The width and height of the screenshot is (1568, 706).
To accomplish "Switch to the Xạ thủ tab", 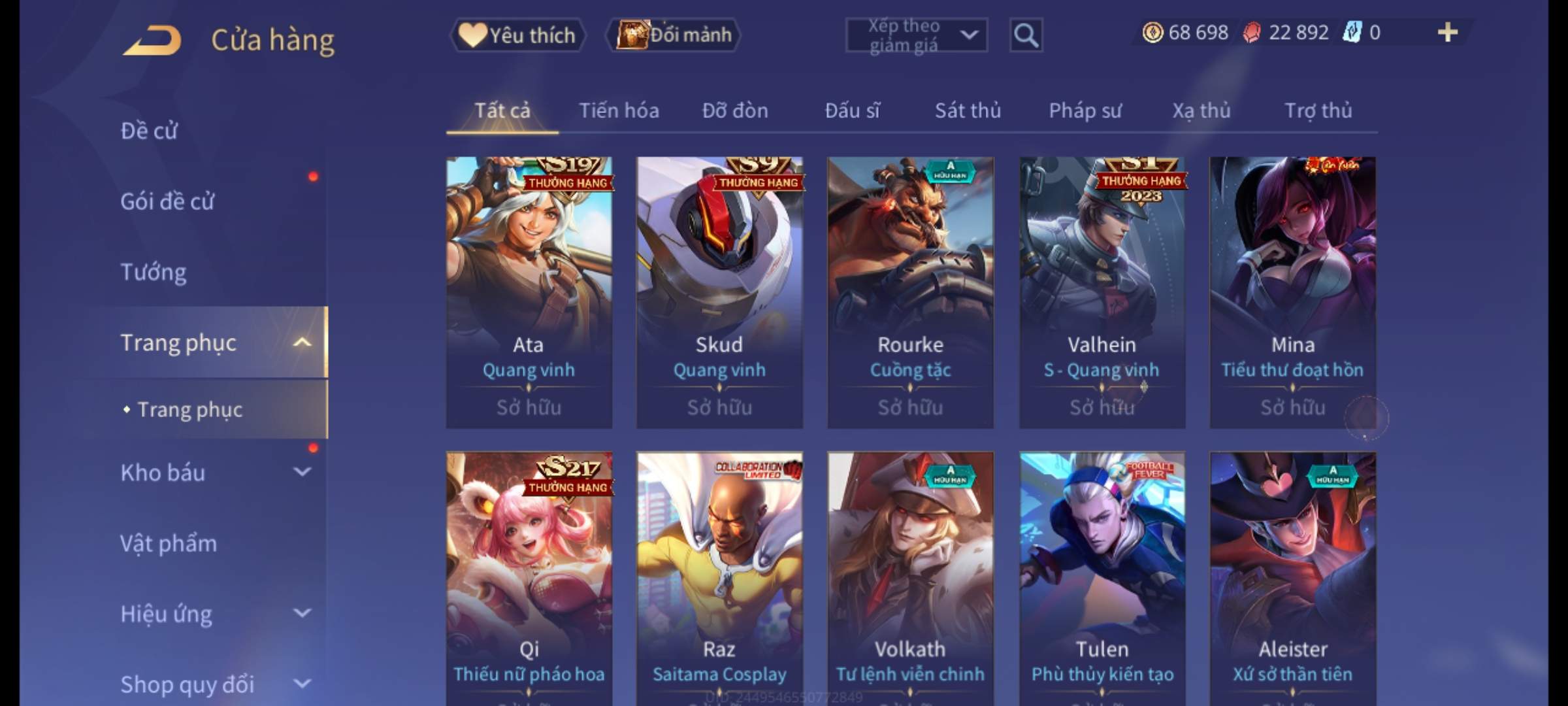I will [x=1201, y=111].
